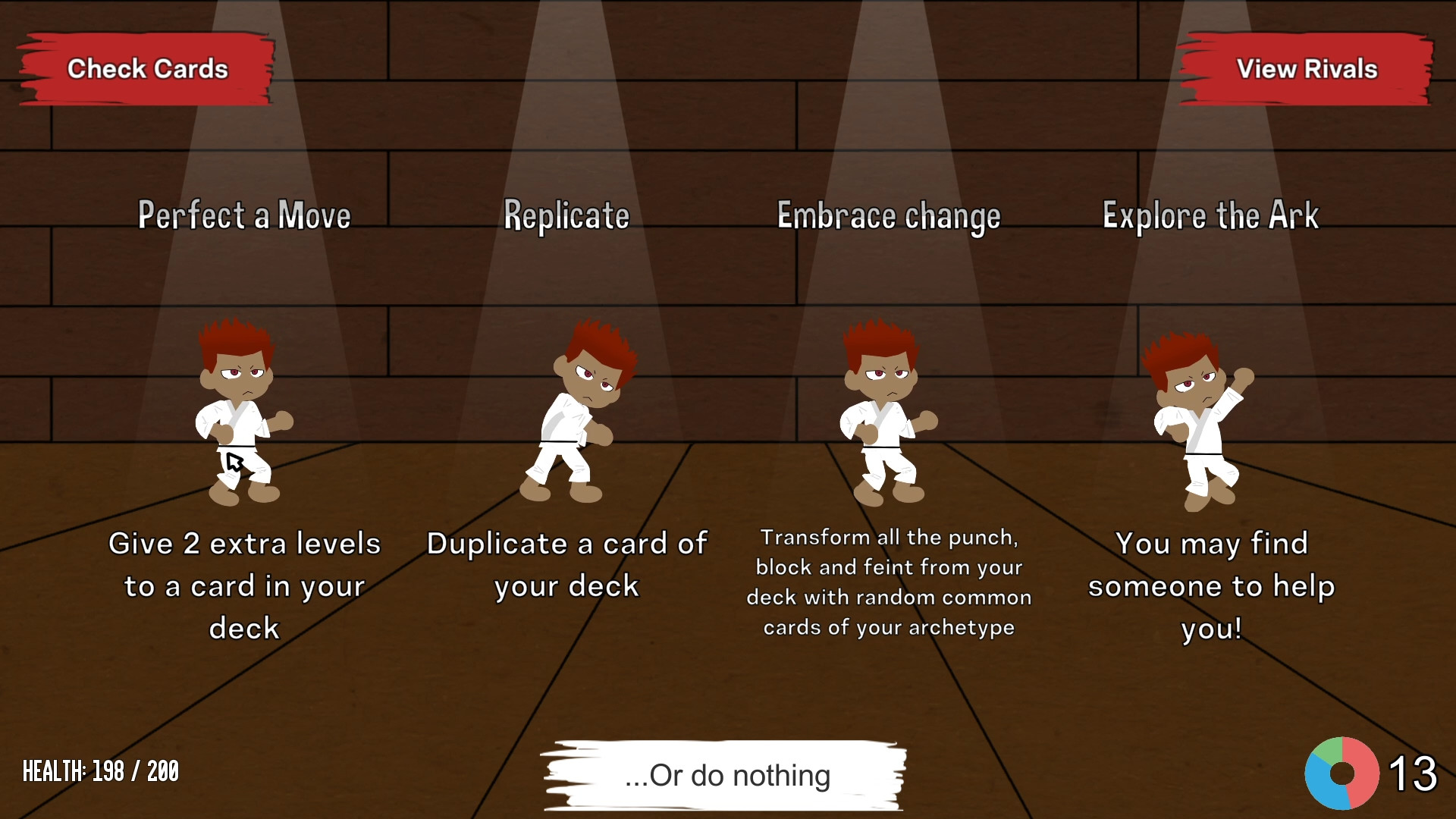Open the Check Cards panel
This screenshot has width=1456, height=819.
pyautogui.click(x=146, y=68)
